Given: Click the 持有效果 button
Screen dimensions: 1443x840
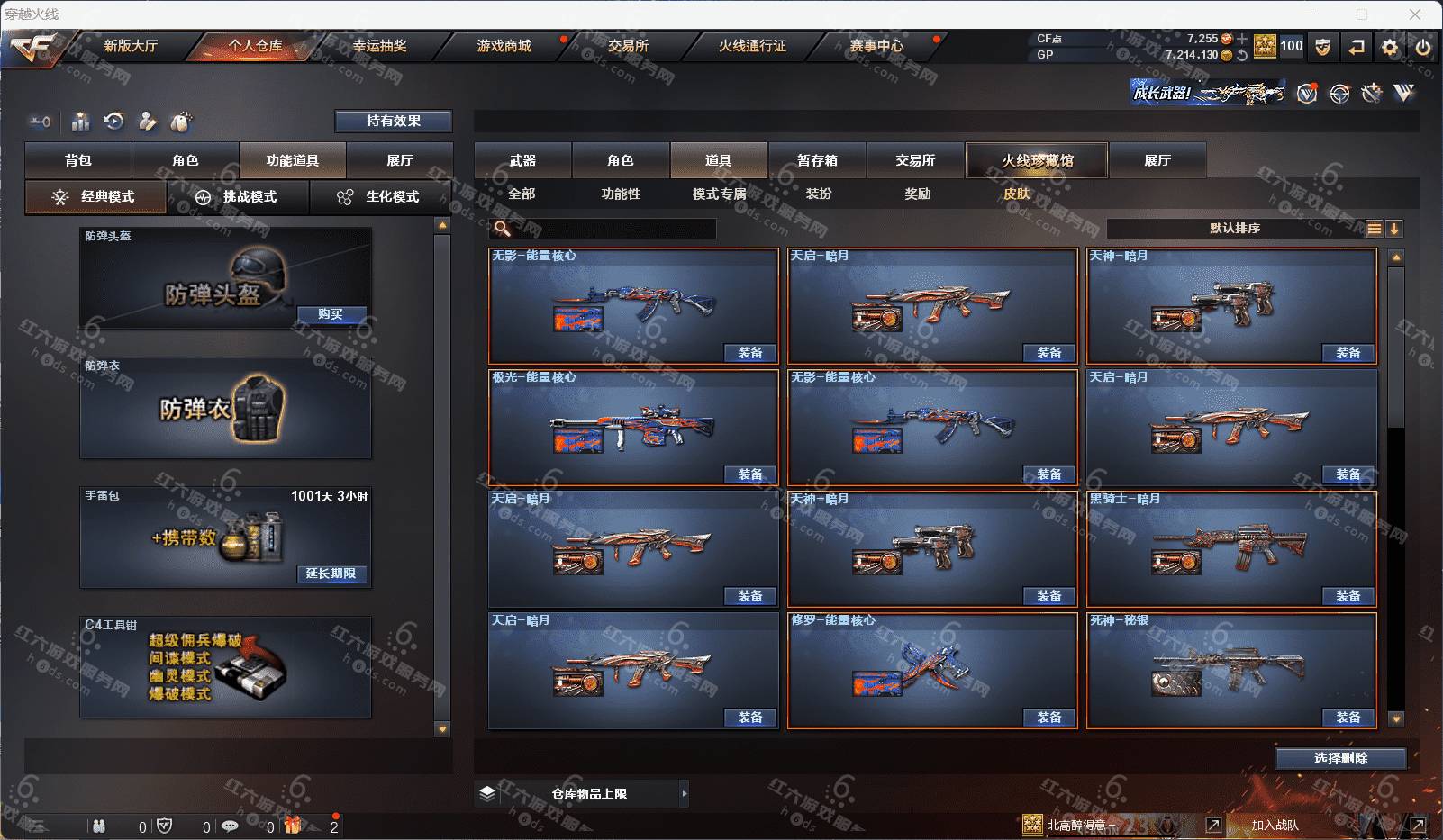Looking at the screenshot, I should 394,121.
